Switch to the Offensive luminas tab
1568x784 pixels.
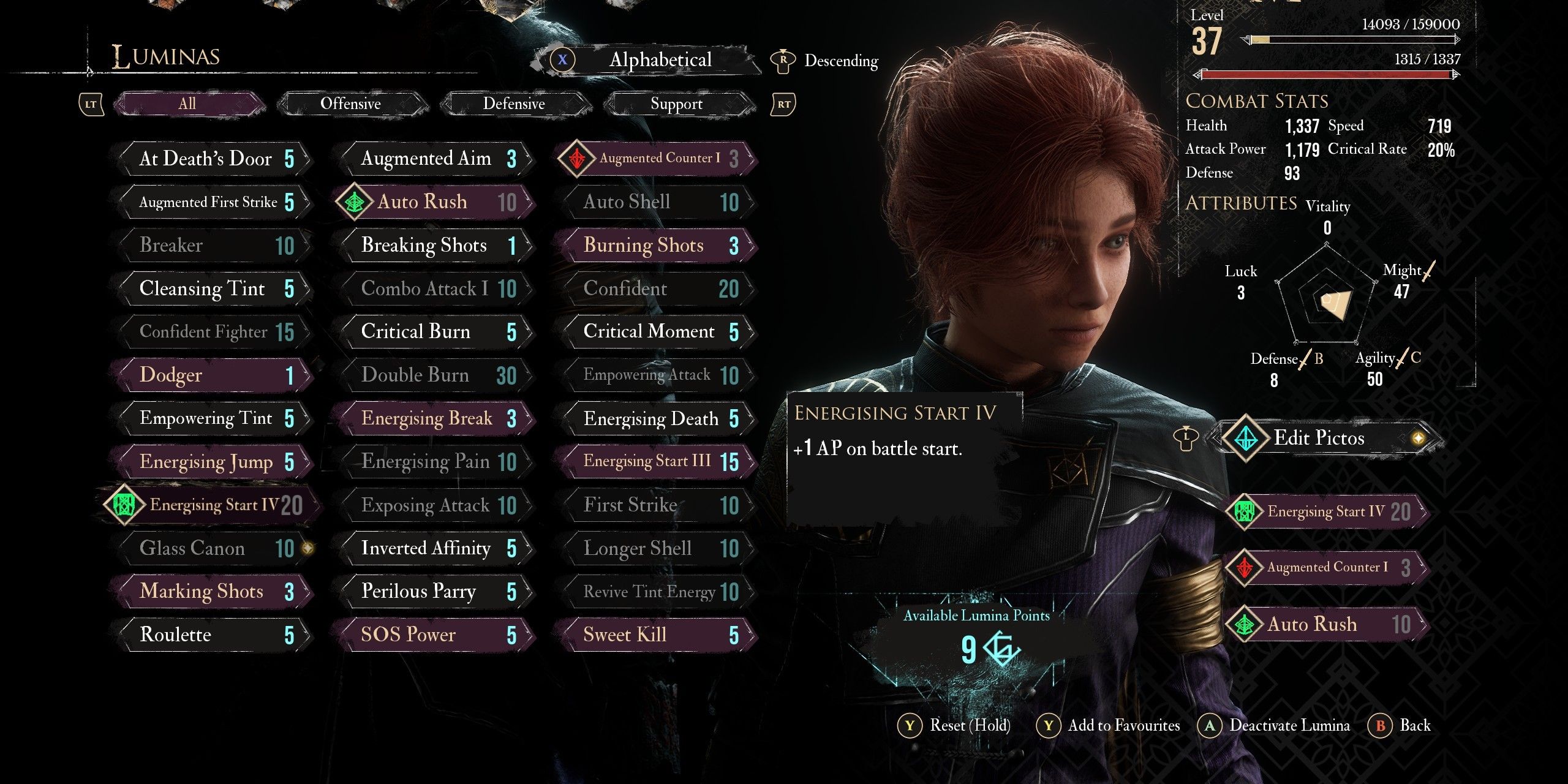[350, 104]
